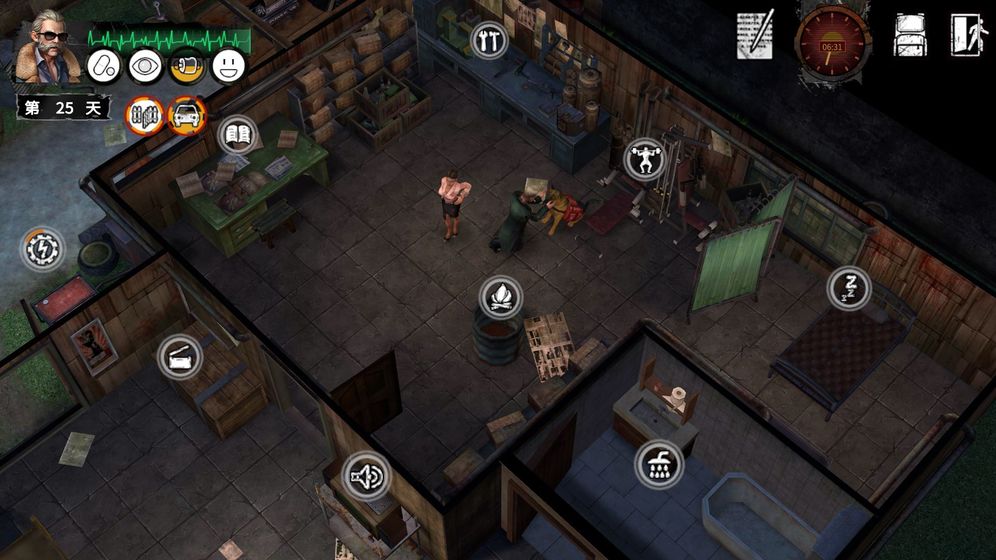The width and height of the screenshot is (996, 560).
Task: Open the book reading icon on desk
Action: [237, 136]
